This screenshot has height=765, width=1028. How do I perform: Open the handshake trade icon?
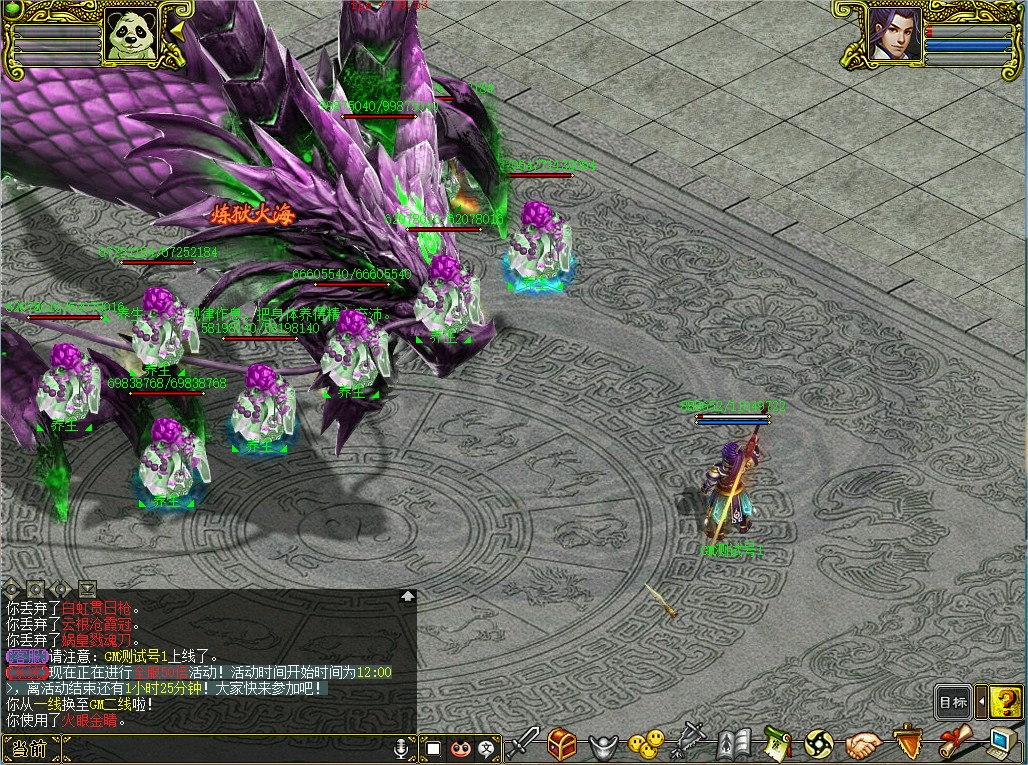(x=864, y=745)
